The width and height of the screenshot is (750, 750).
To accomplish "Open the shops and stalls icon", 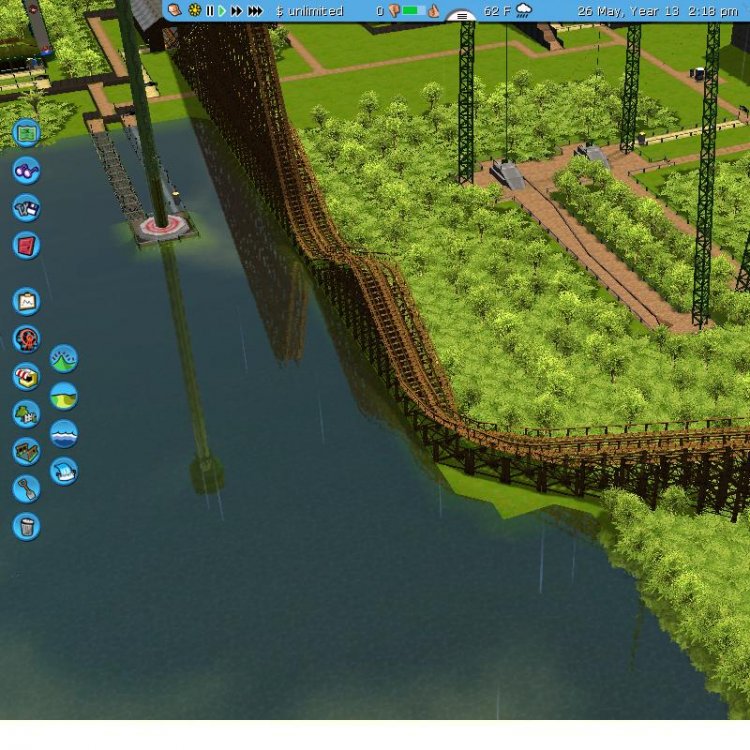I will coord(26,376).
